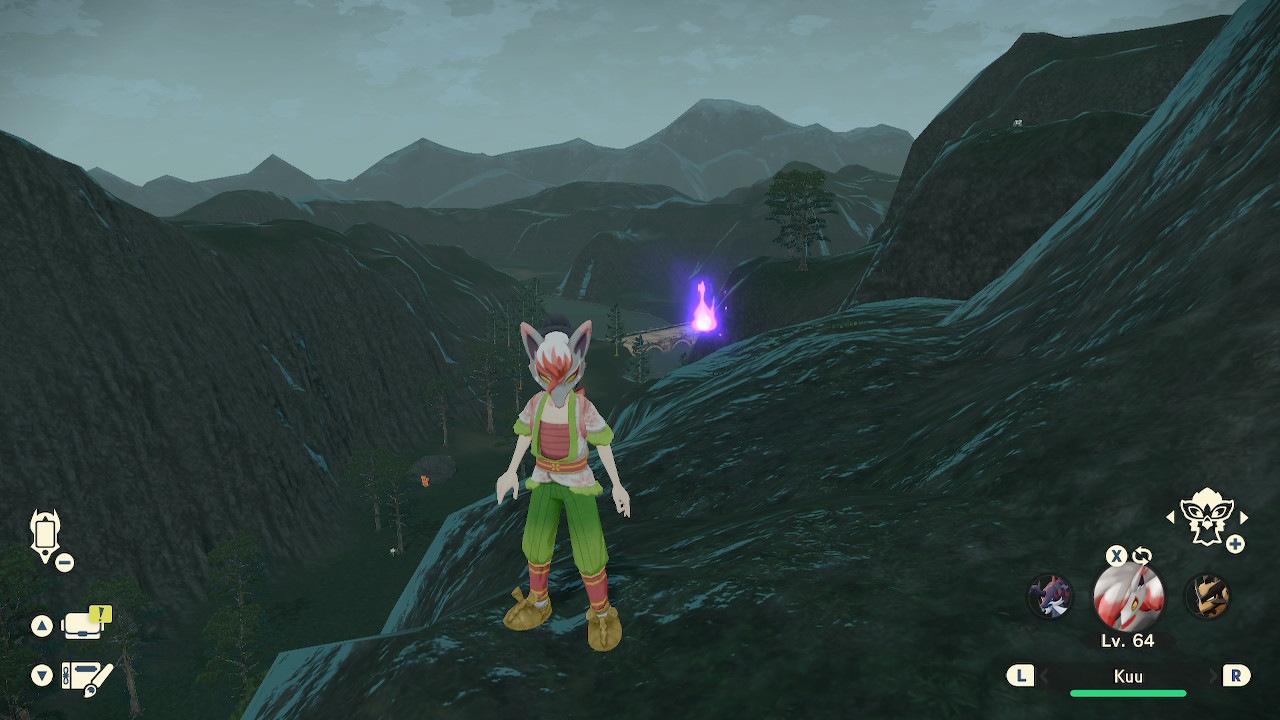Open the satchel with the alert badge
Screen dimensions: 1280x720
(x=85, y=624)
